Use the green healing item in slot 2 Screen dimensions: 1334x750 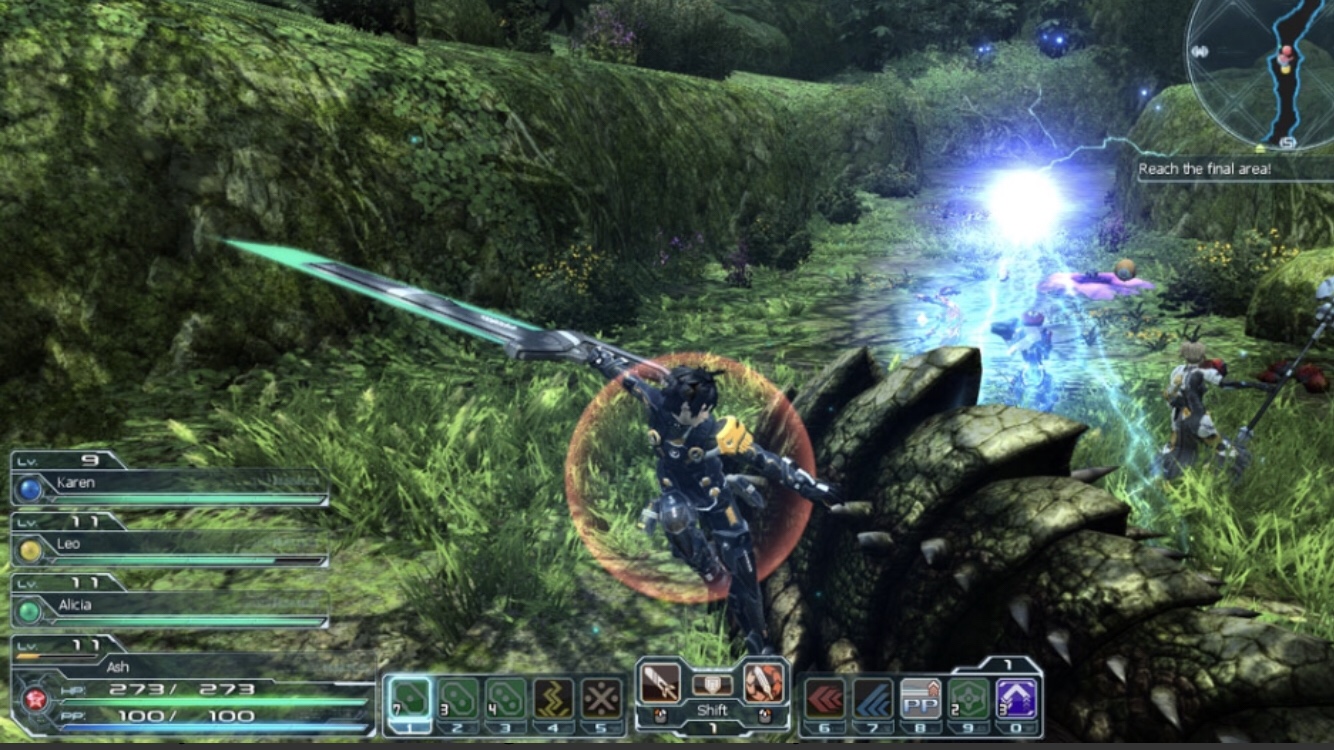458,697
